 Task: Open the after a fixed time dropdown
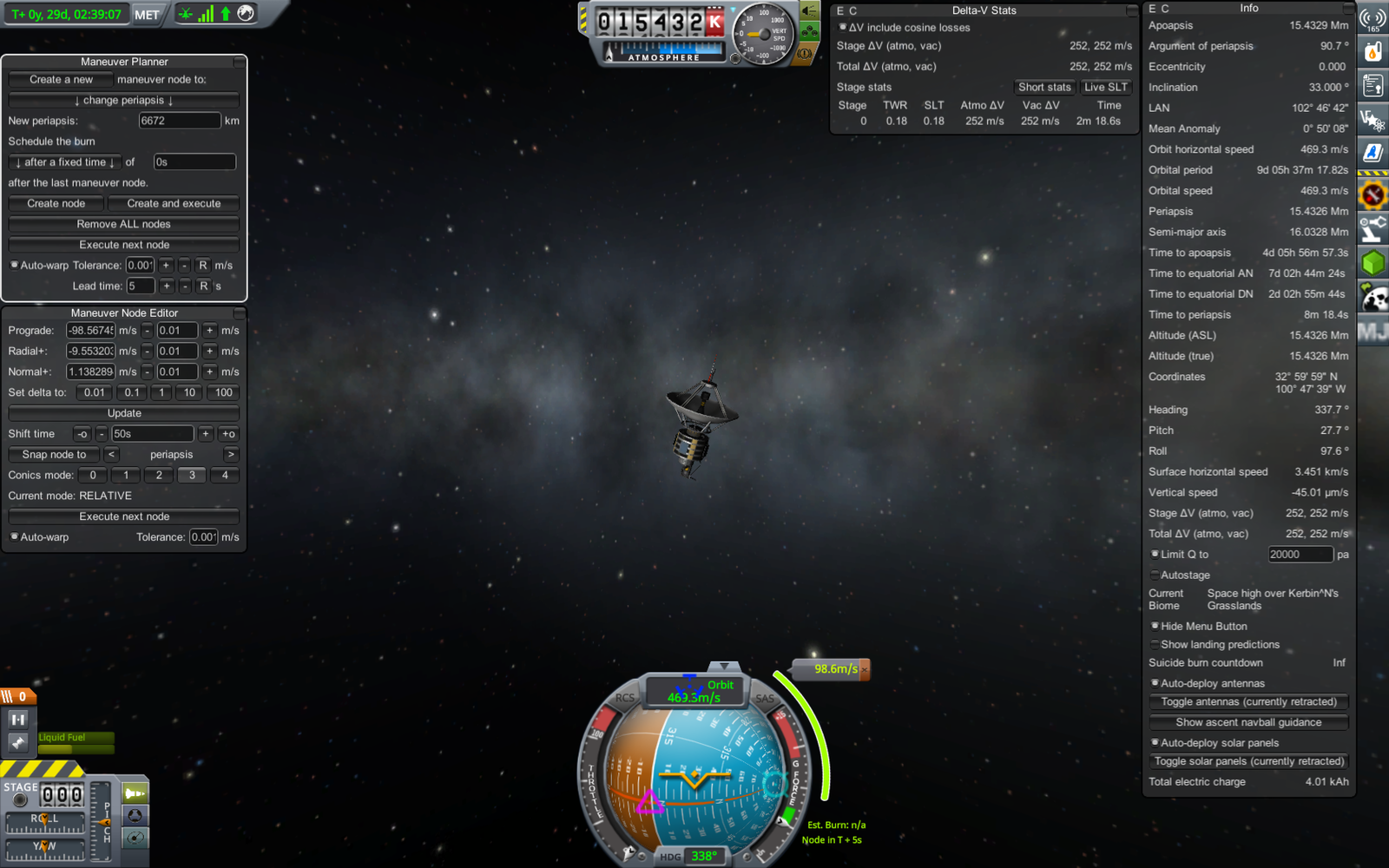tap(64, 162)
